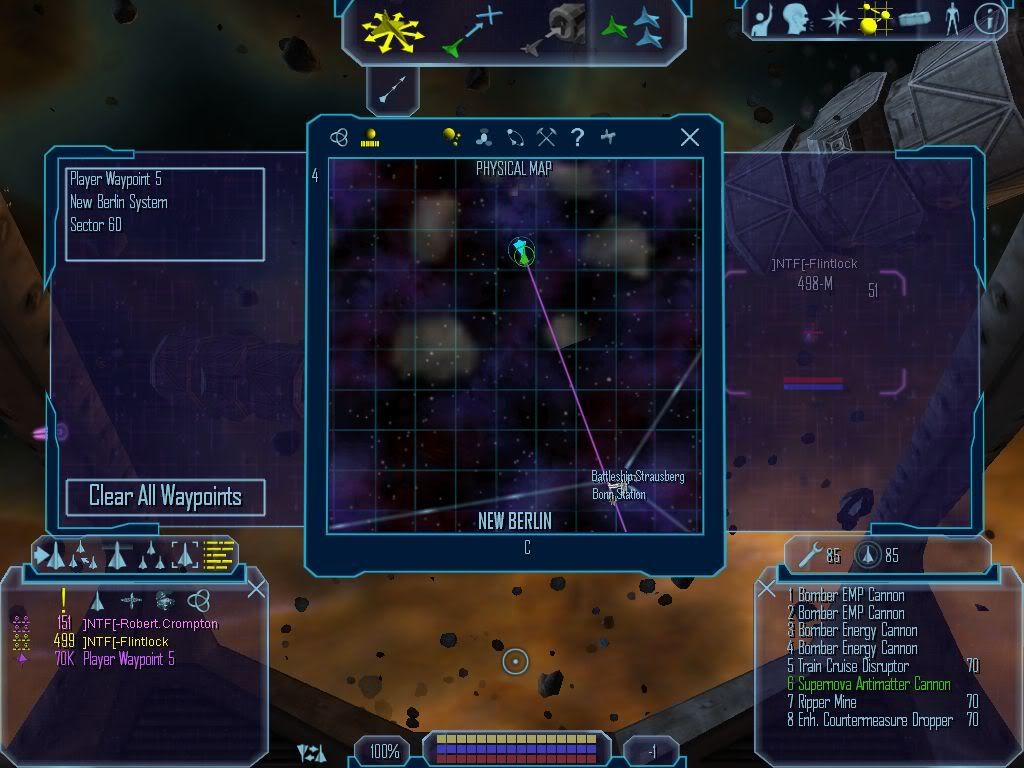Select the Supernova Antimatter Cannon weapon

(x=873, y=684)
